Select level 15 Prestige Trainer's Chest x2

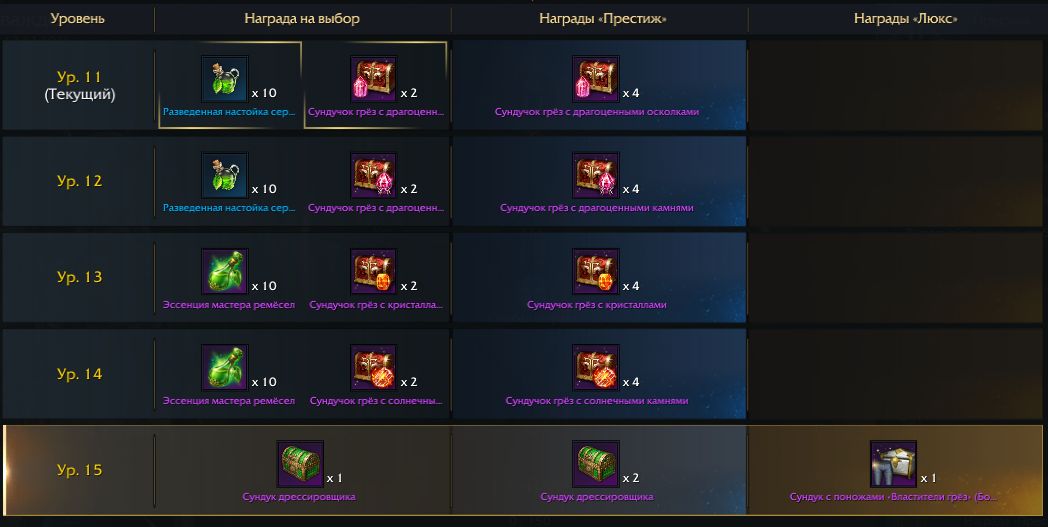[x=596, y=464]
